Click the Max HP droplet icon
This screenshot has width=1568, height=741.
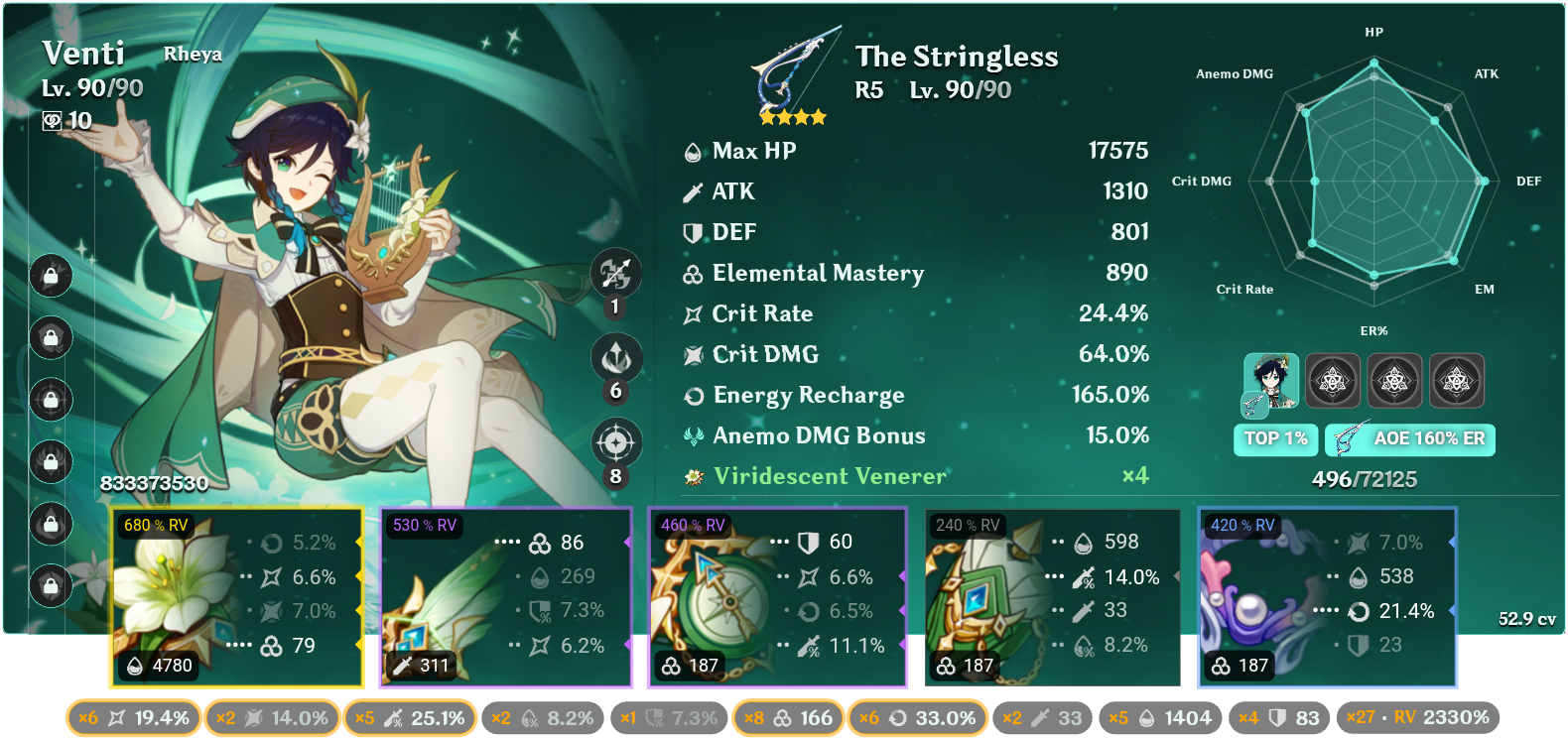692,151
